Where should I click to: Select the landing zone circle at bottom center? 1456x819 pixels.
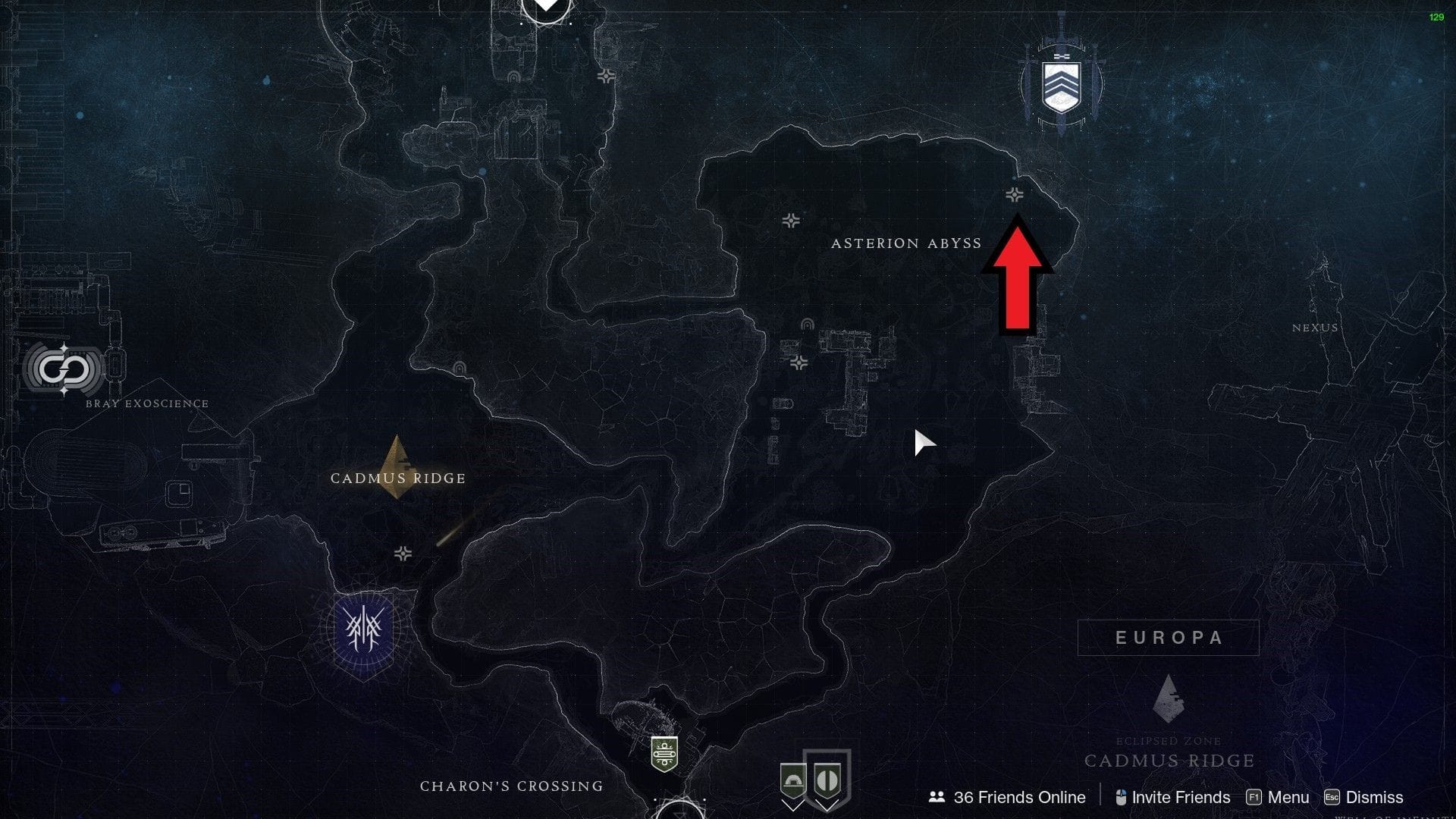click(x=679, y=813)
